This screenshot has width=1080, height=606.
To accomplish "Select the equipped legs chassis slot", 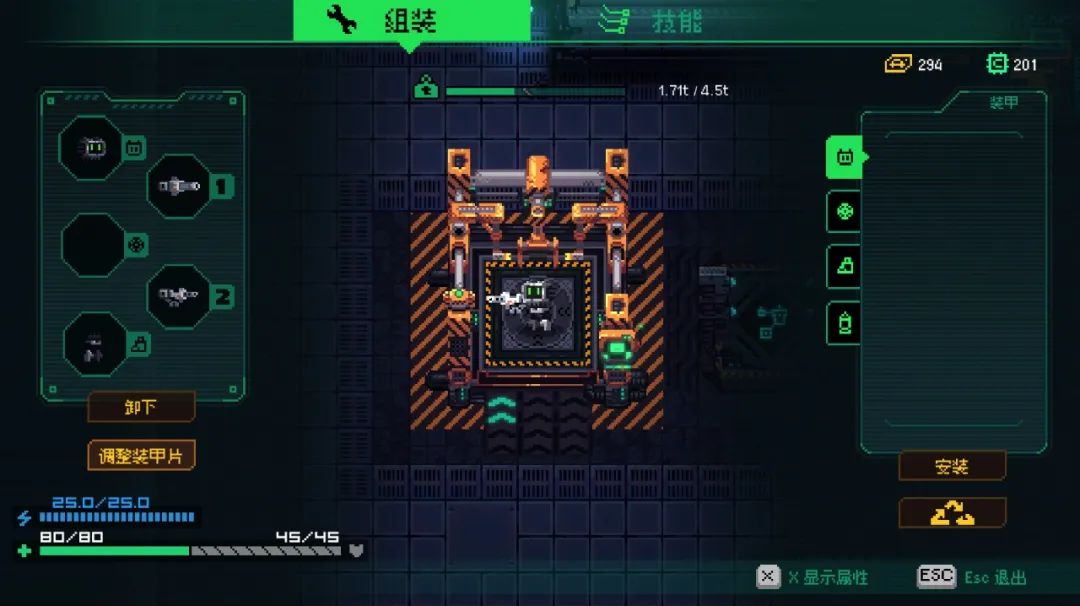I will [x=94, y=344].
